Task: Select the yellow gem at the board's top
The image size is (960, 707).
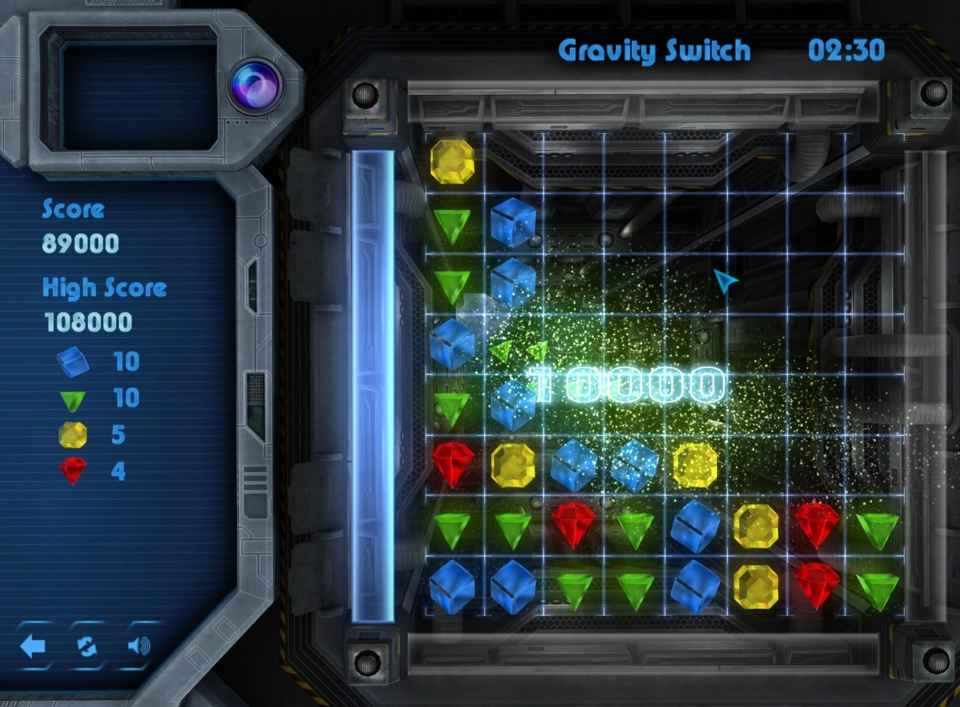Action: pyautogui.click(x=452, y=160)
